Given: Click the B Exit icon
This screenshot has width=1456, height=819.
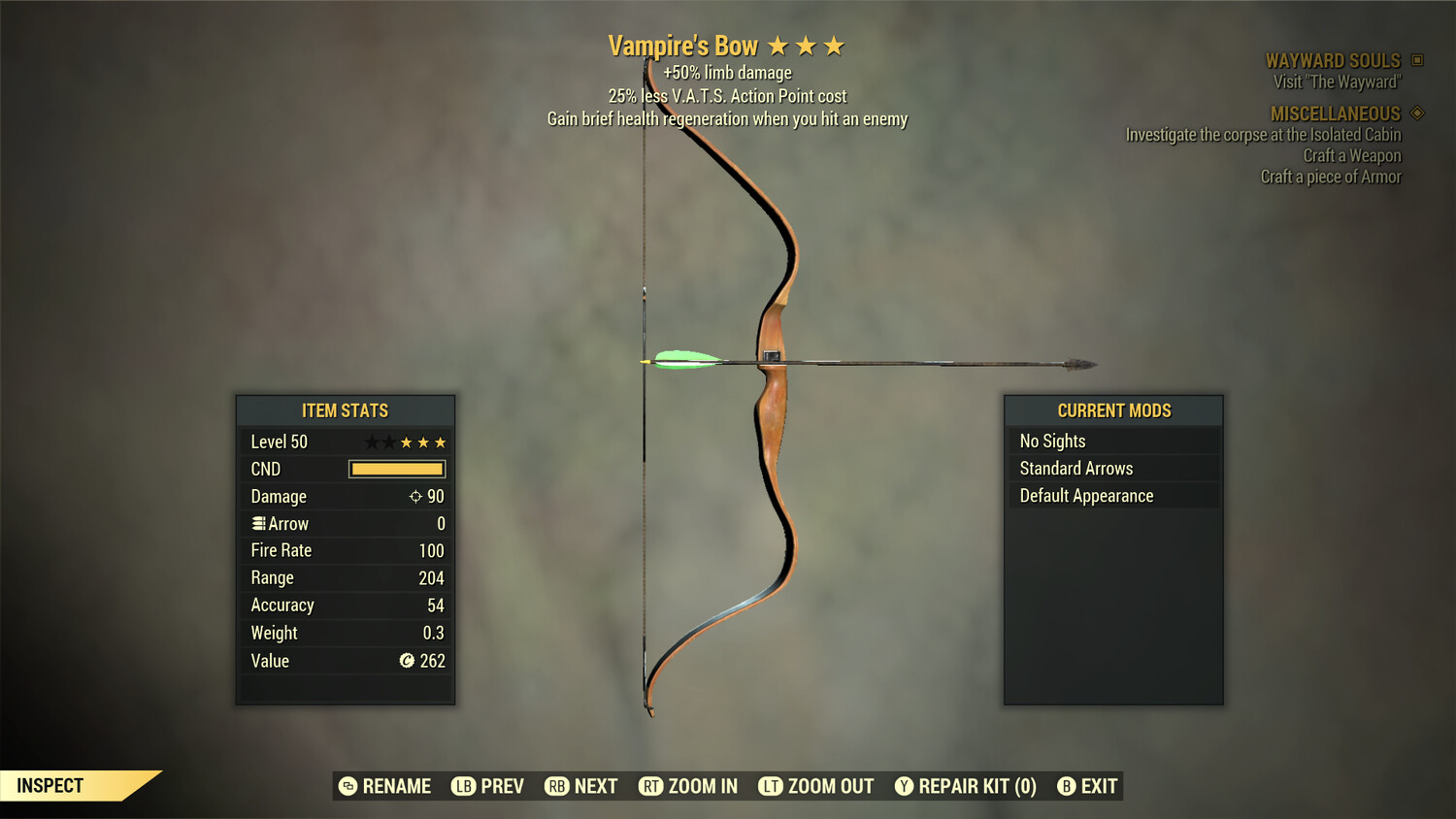Looking at the screenshot, I should (x=1068, y=786).
